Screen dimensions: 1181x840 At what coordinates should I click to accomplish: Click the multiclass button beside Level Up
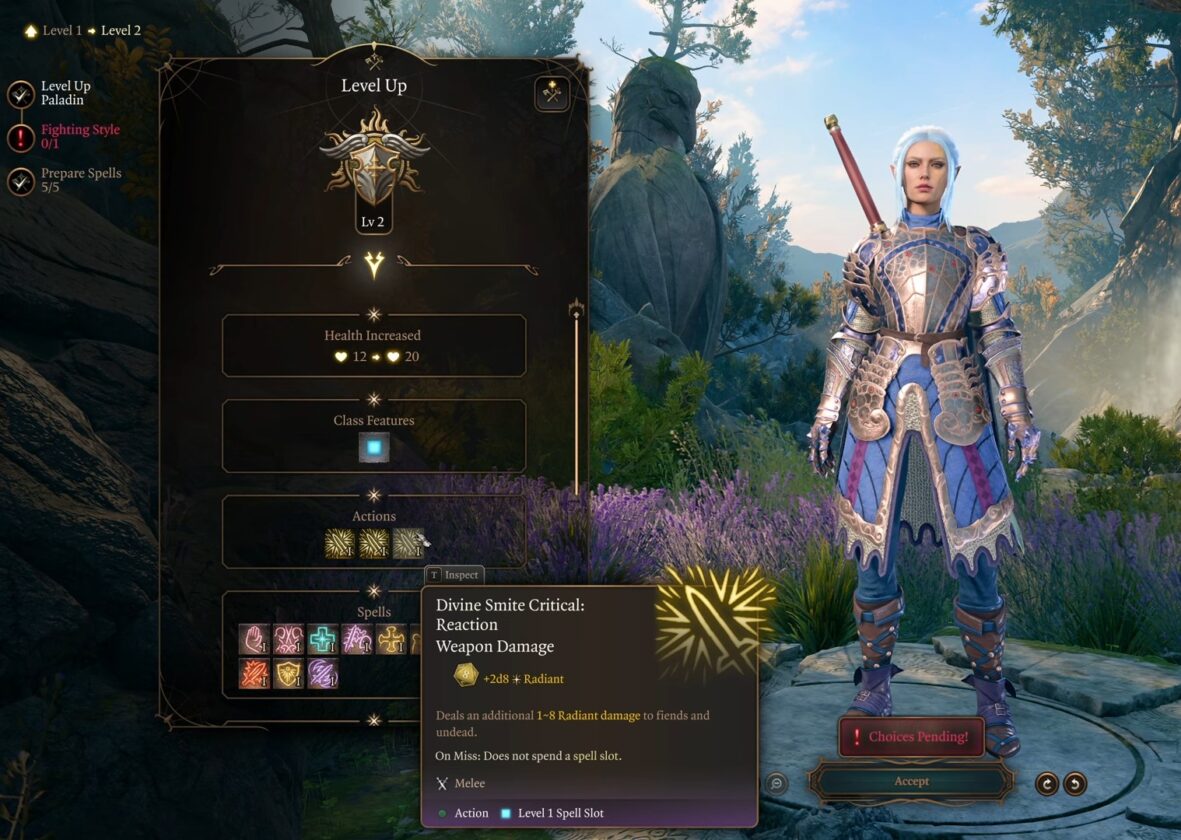point(551,93)
